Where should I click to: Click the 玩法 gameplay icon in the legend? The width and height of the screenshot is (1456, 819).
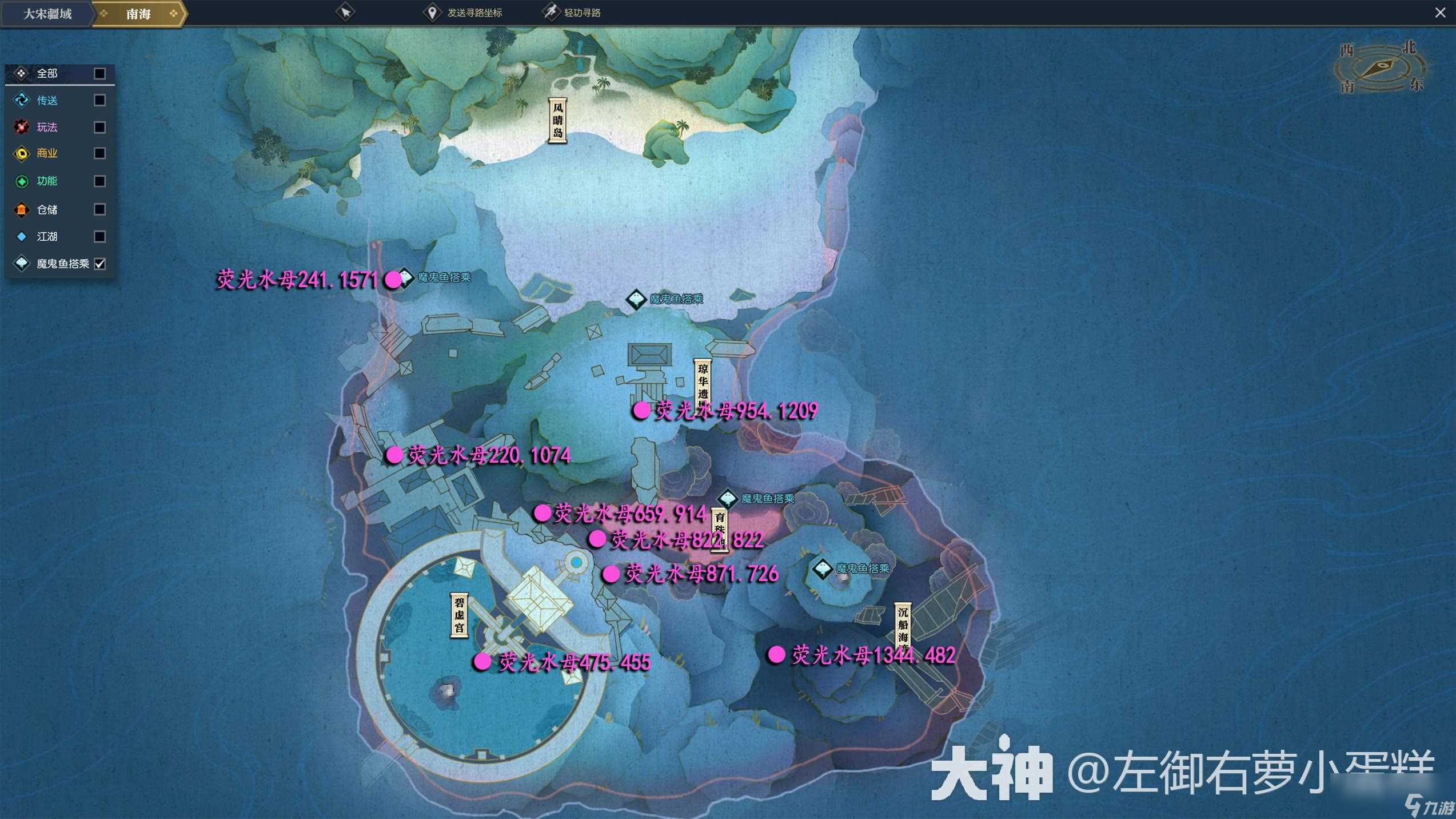(21, 127)
